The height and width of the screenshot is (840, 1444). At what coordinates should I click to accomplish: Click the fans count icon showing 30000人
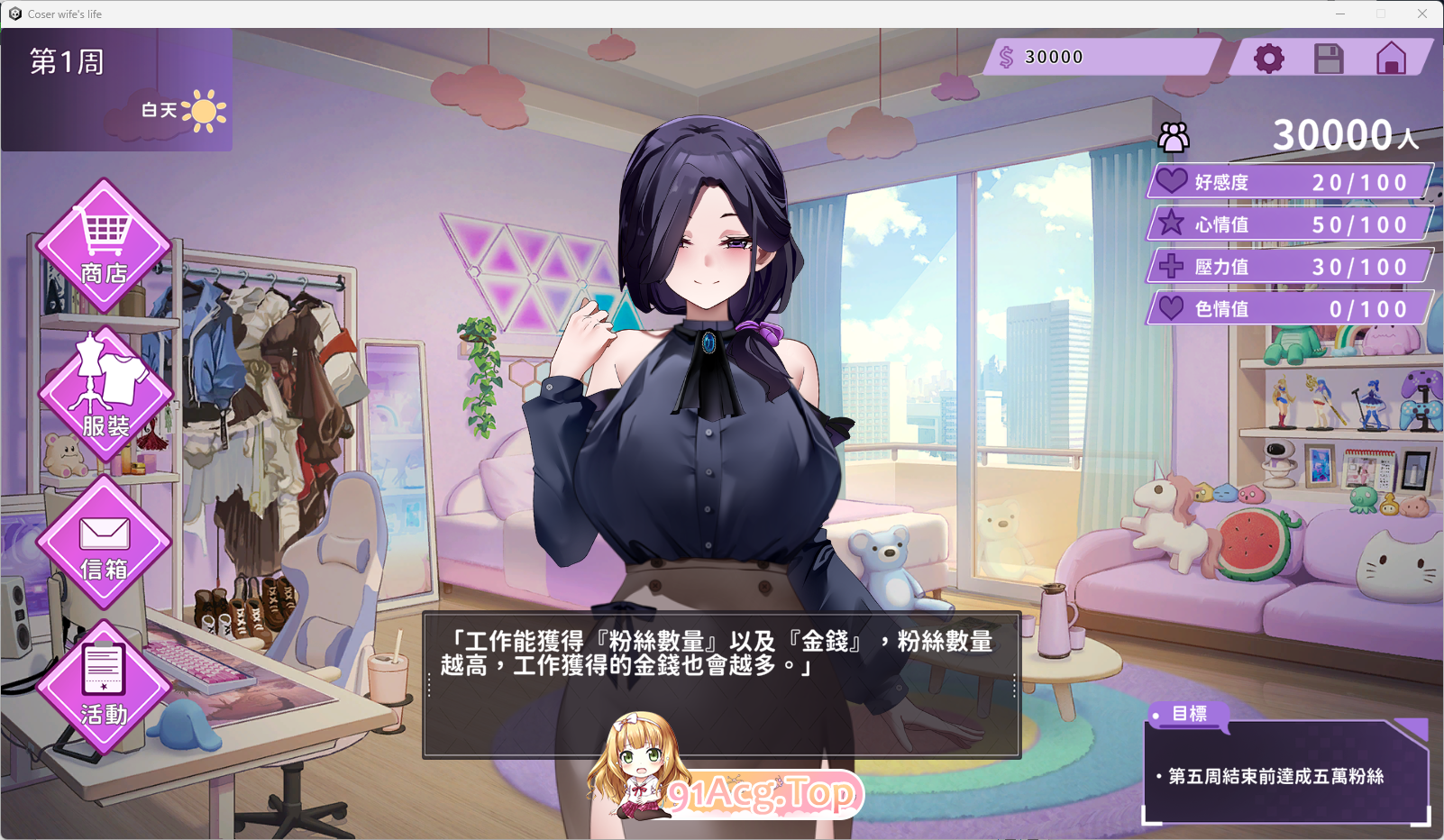1172,137
